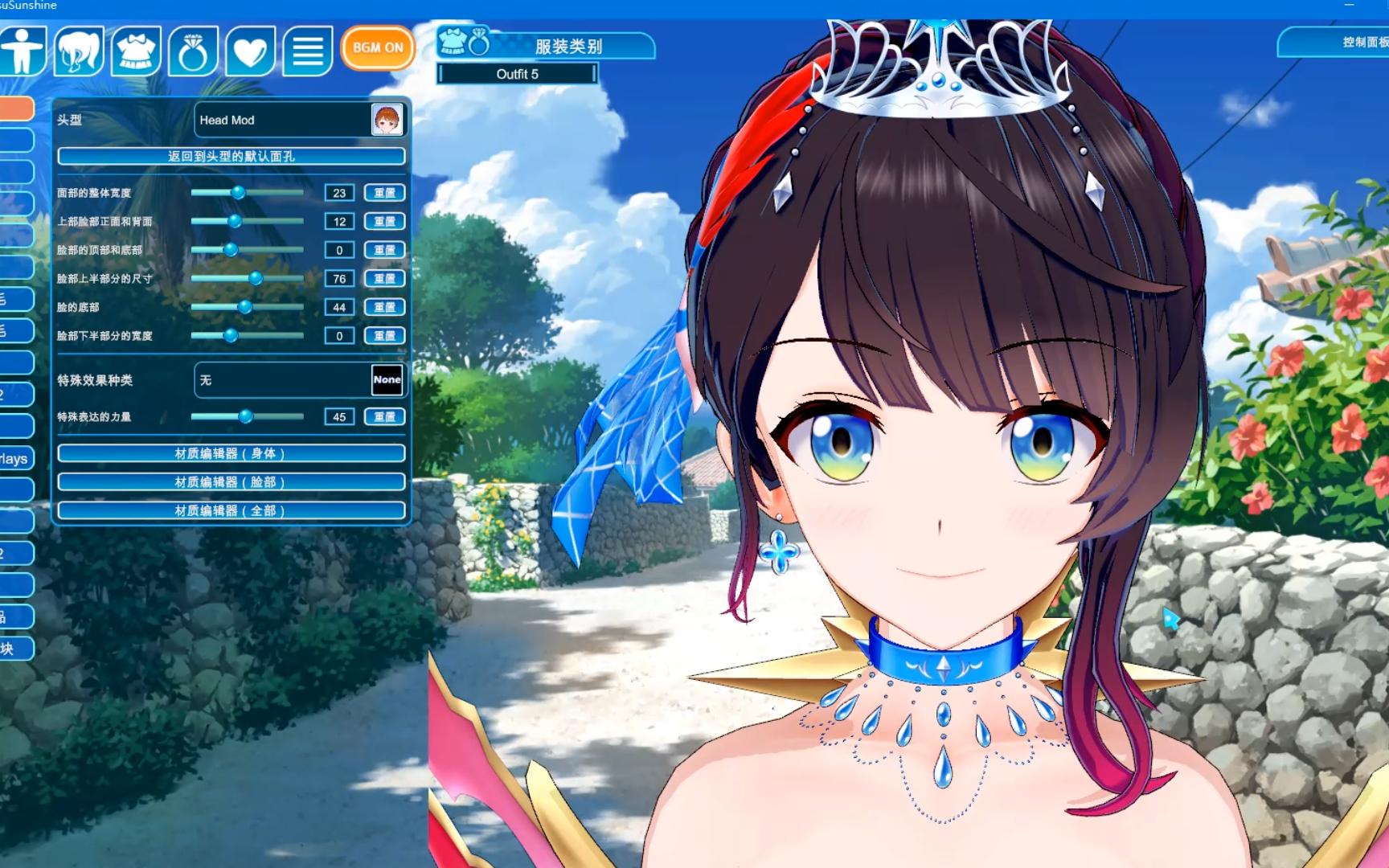
Task: Click the face bottom slider handle
Action: click(x=245, y=307)
